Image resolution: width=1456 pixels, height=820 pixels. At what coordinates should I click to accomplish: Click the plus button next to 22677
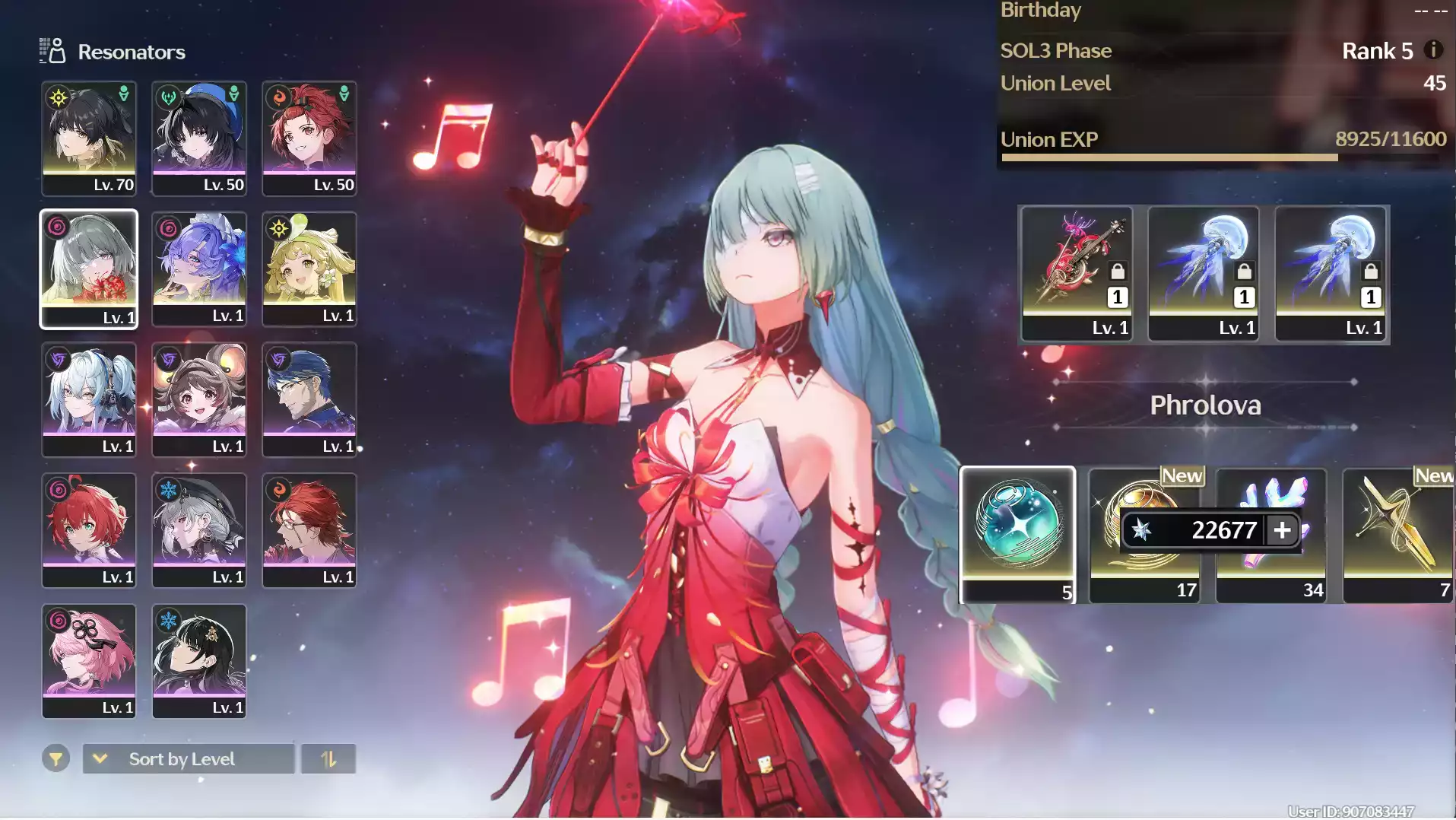[1281, 530]
